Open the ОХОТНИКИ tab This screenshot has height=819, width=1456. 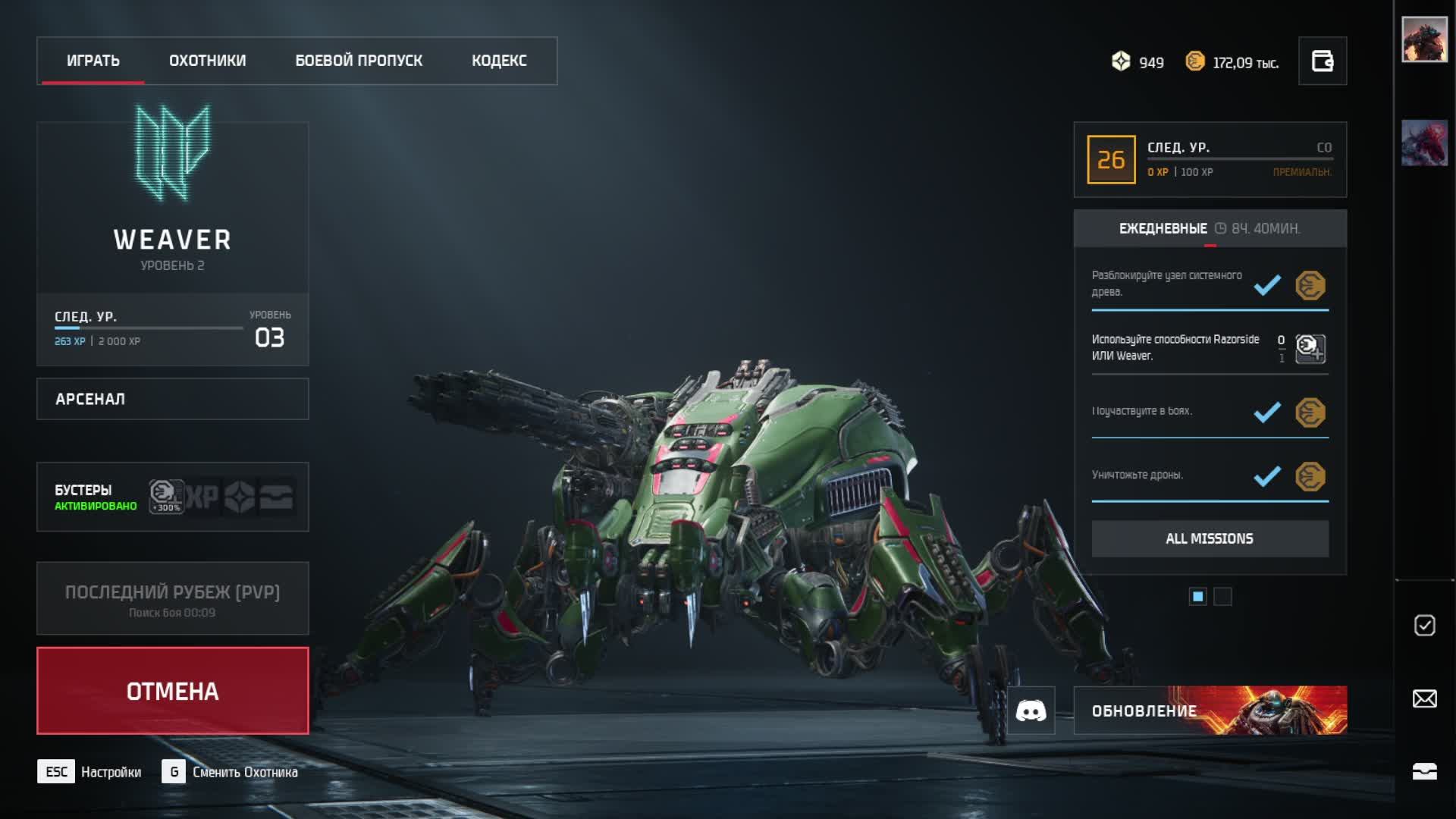pos(207,61)
